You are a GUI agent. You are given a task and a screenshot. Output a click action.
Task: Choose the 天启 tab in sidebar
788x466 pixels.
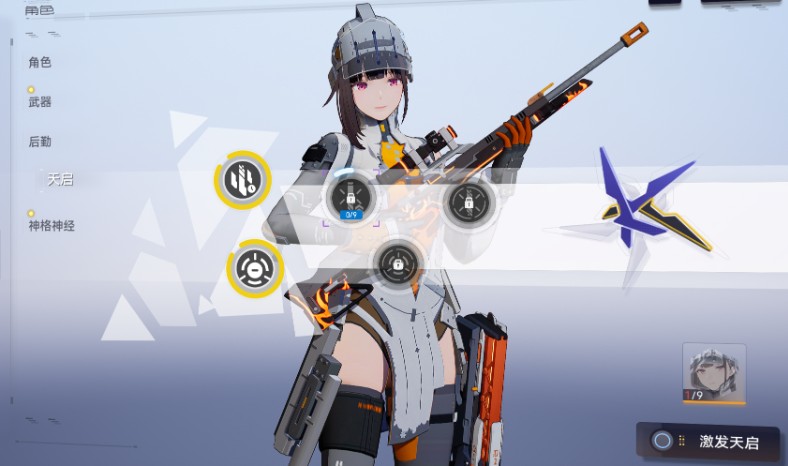pyautogui.click(x=60, y=180)
